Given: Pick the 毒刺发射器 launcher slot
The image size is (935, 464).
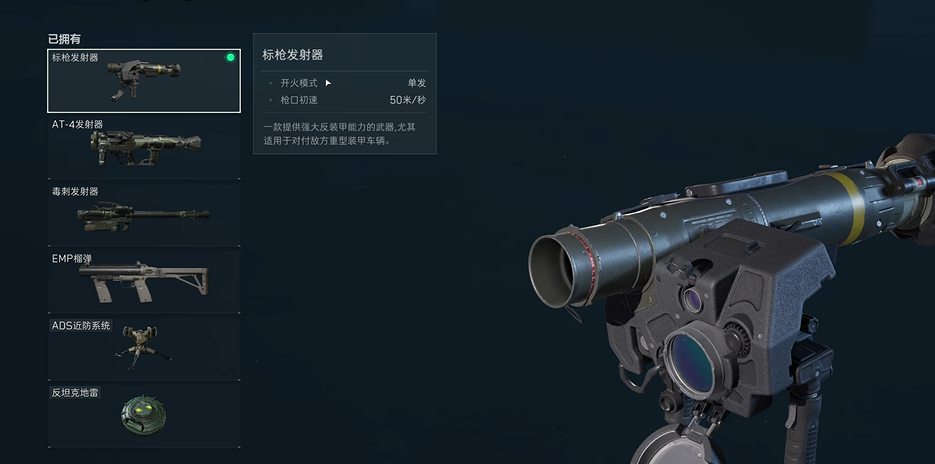Looking at the screenshot, I should pos(144,214).
